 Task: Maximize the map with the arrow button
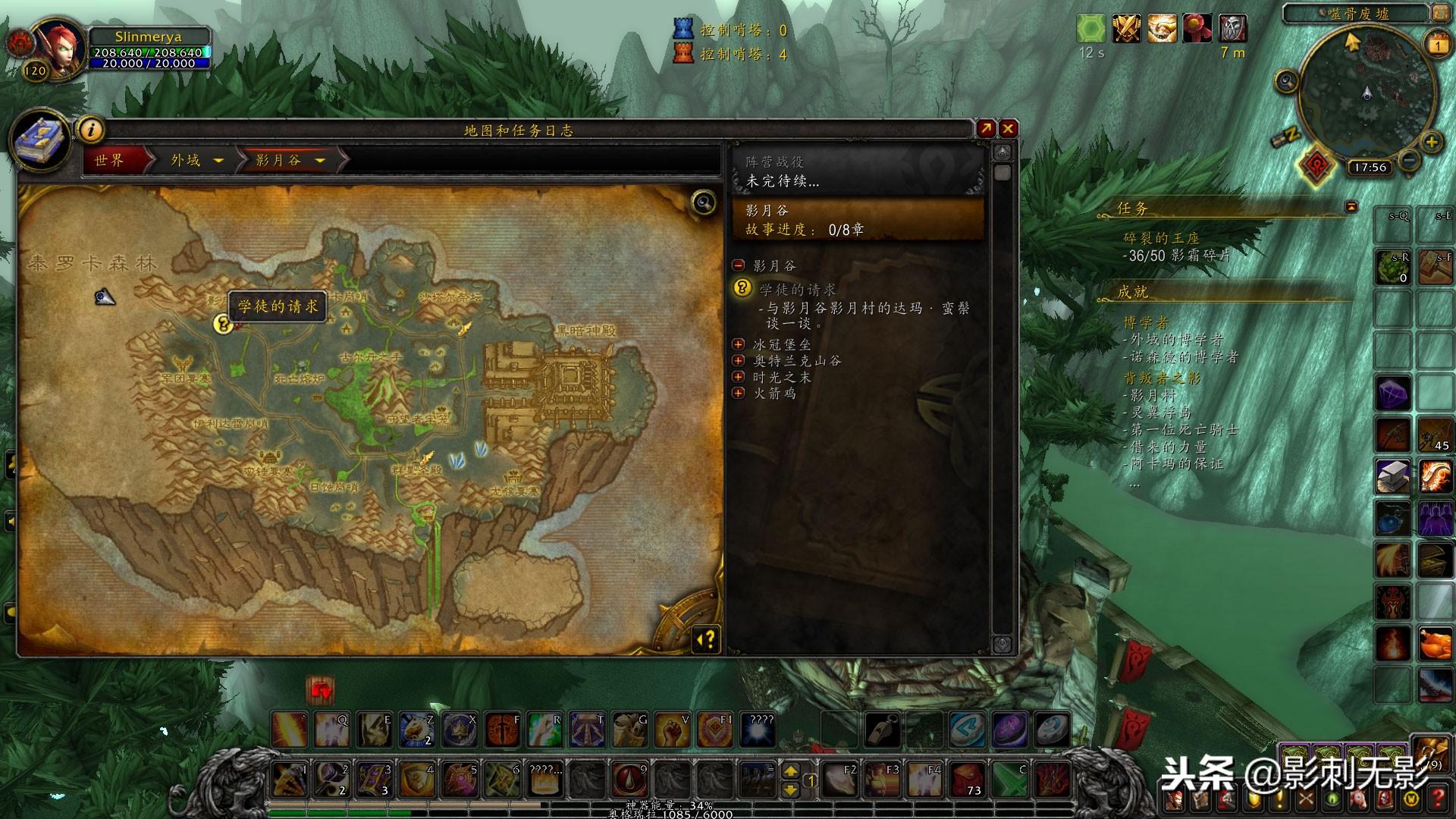[x=985, y=129]
